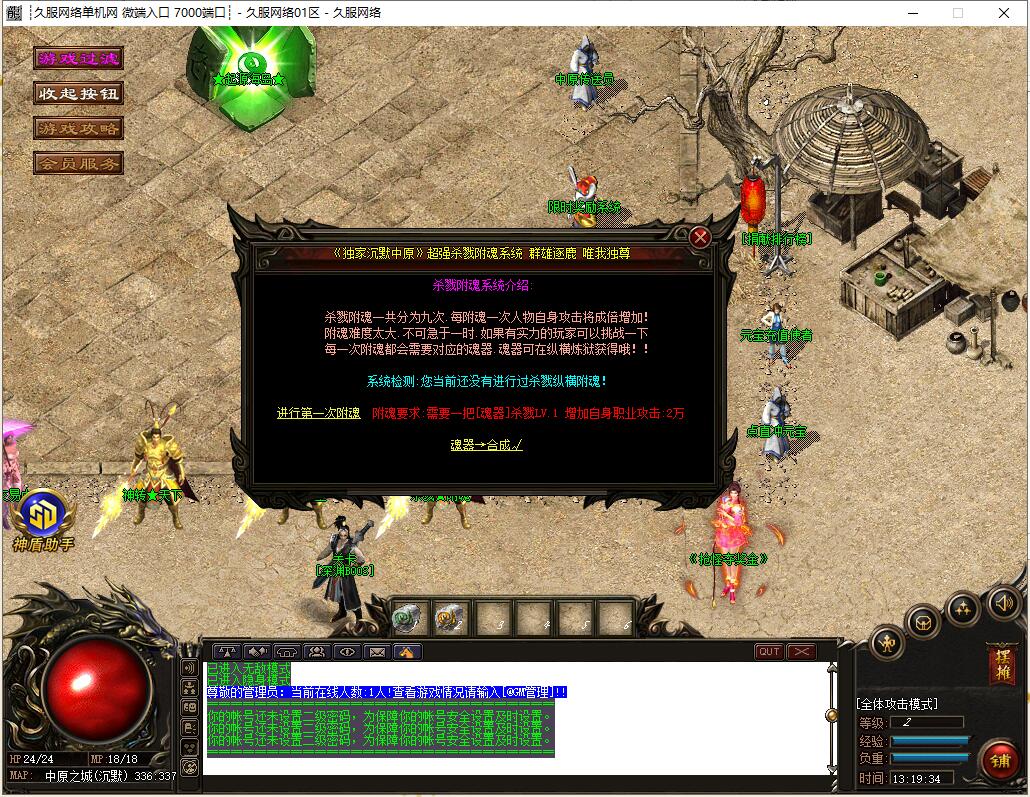
Task: Open the 游戏过滤 button
Action: point(78,59)
